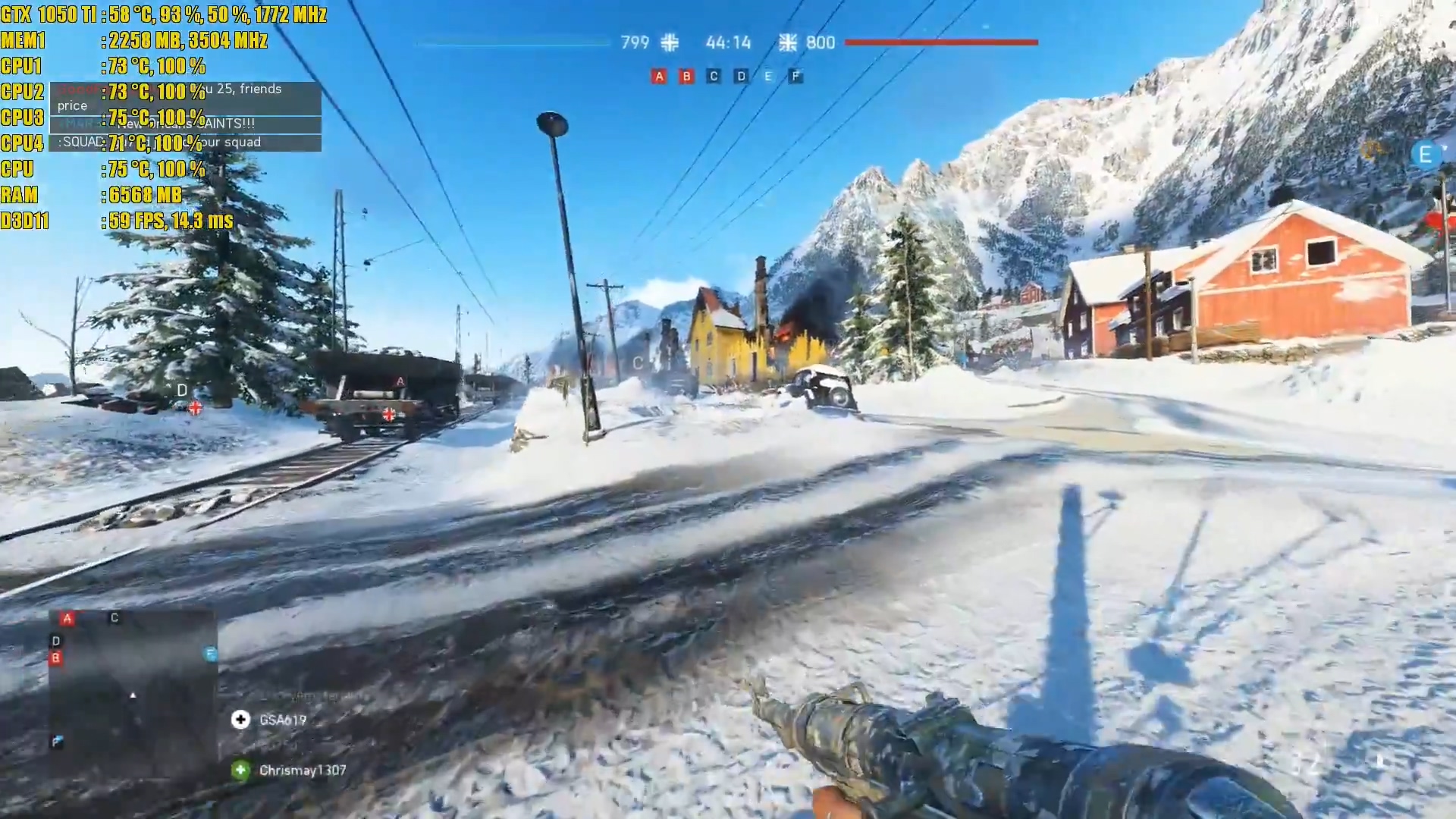Open the in-game chat box
1456x819 pixels.
(x=185, y=116)
